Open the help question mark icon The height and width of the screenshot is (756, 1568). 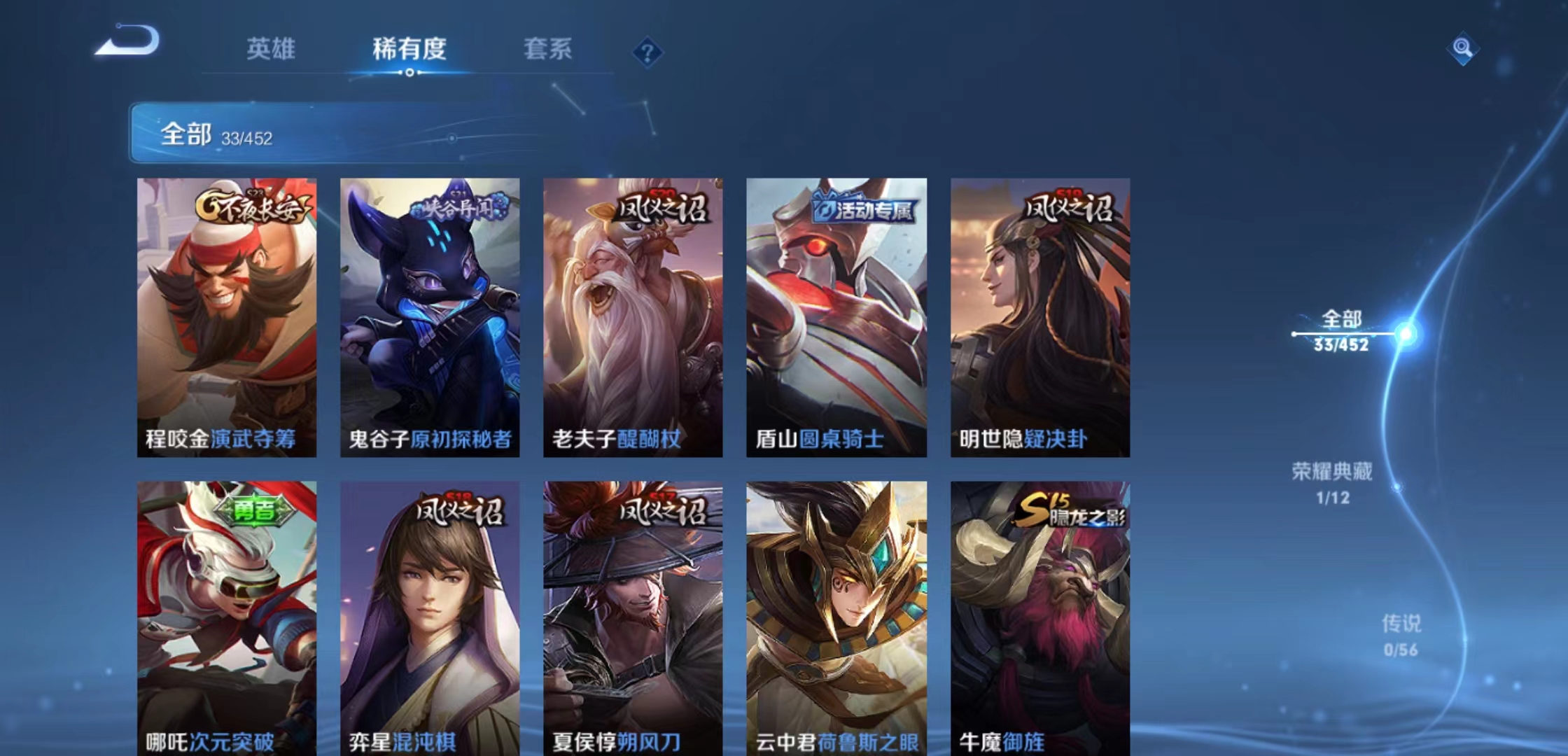(650, 52)
